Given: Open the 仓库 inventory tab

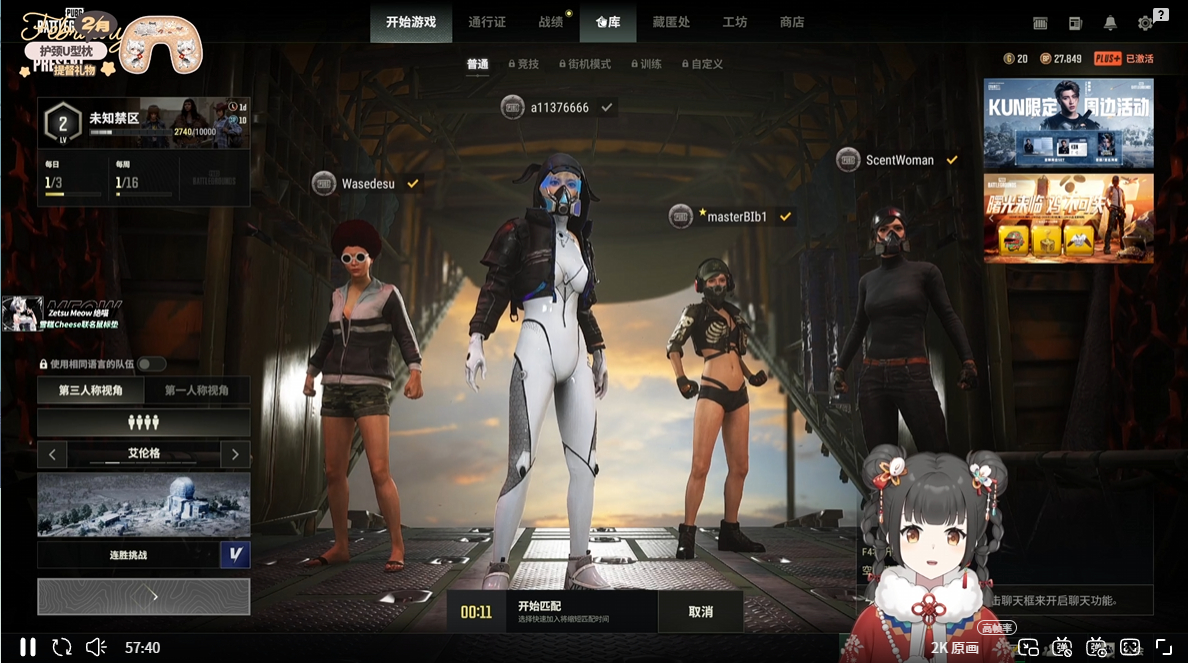Looking at the screenshot, I should 608,22.
